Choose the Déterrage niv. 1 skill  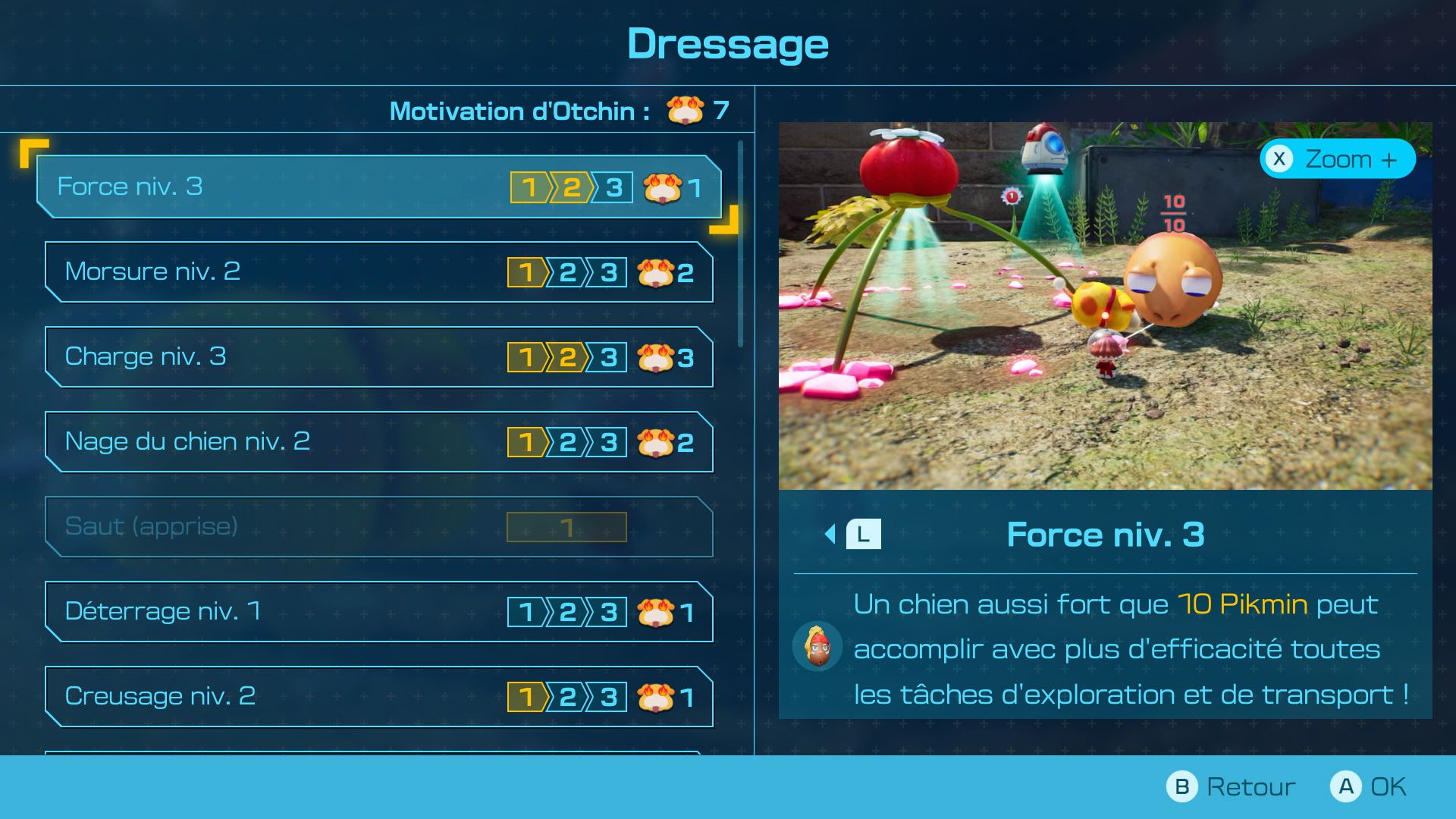[379, 612]
